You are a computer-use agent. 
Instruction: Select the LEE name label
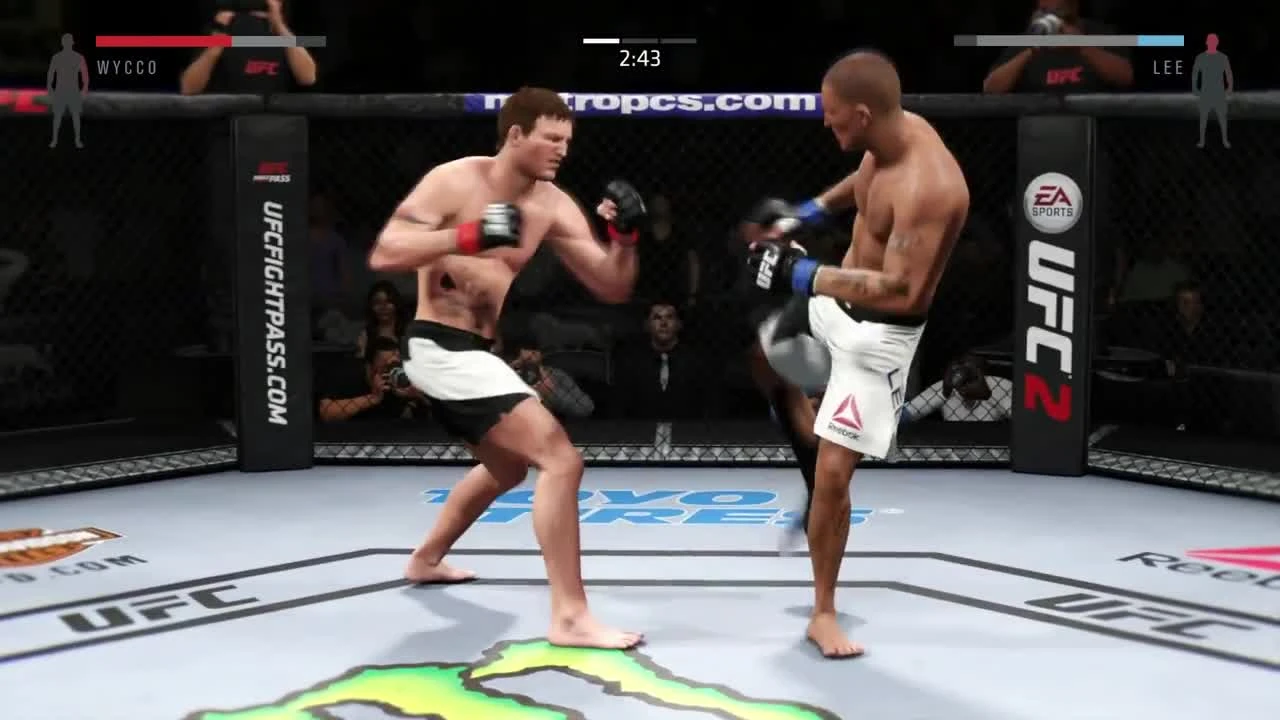point(1170,68)
